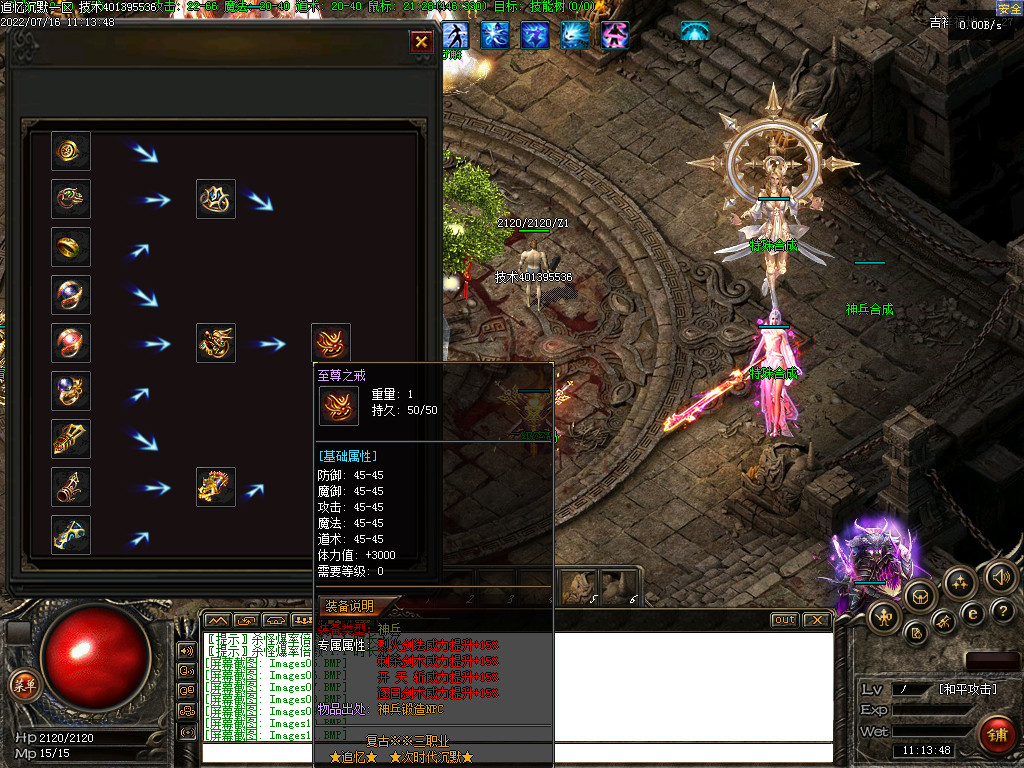The image size is (1024, 768).
Task: Open the question mark help button
Action: tap(1003, 610)
